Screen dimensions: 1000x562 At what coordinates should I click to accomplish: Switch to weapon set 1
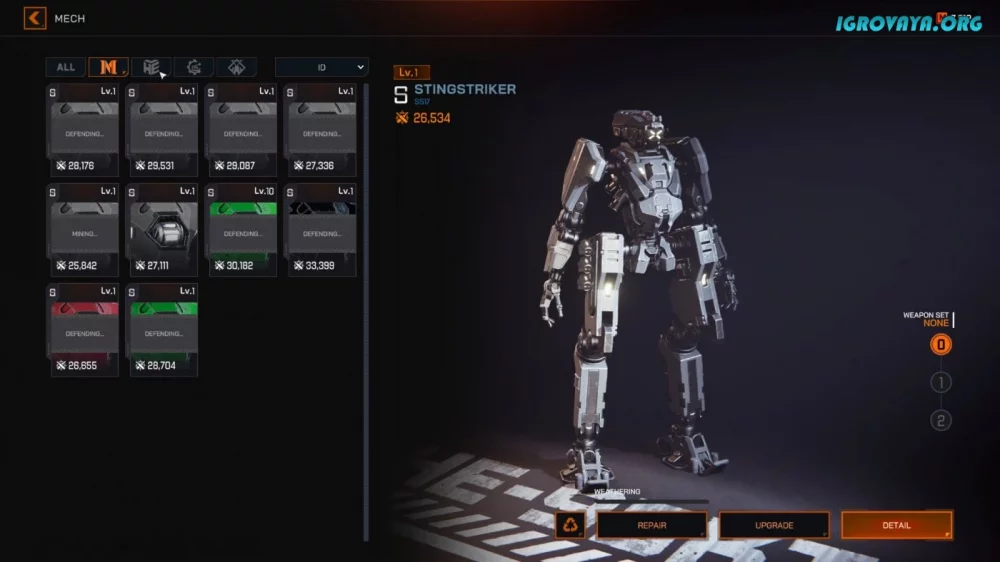(x=940, y=382)
